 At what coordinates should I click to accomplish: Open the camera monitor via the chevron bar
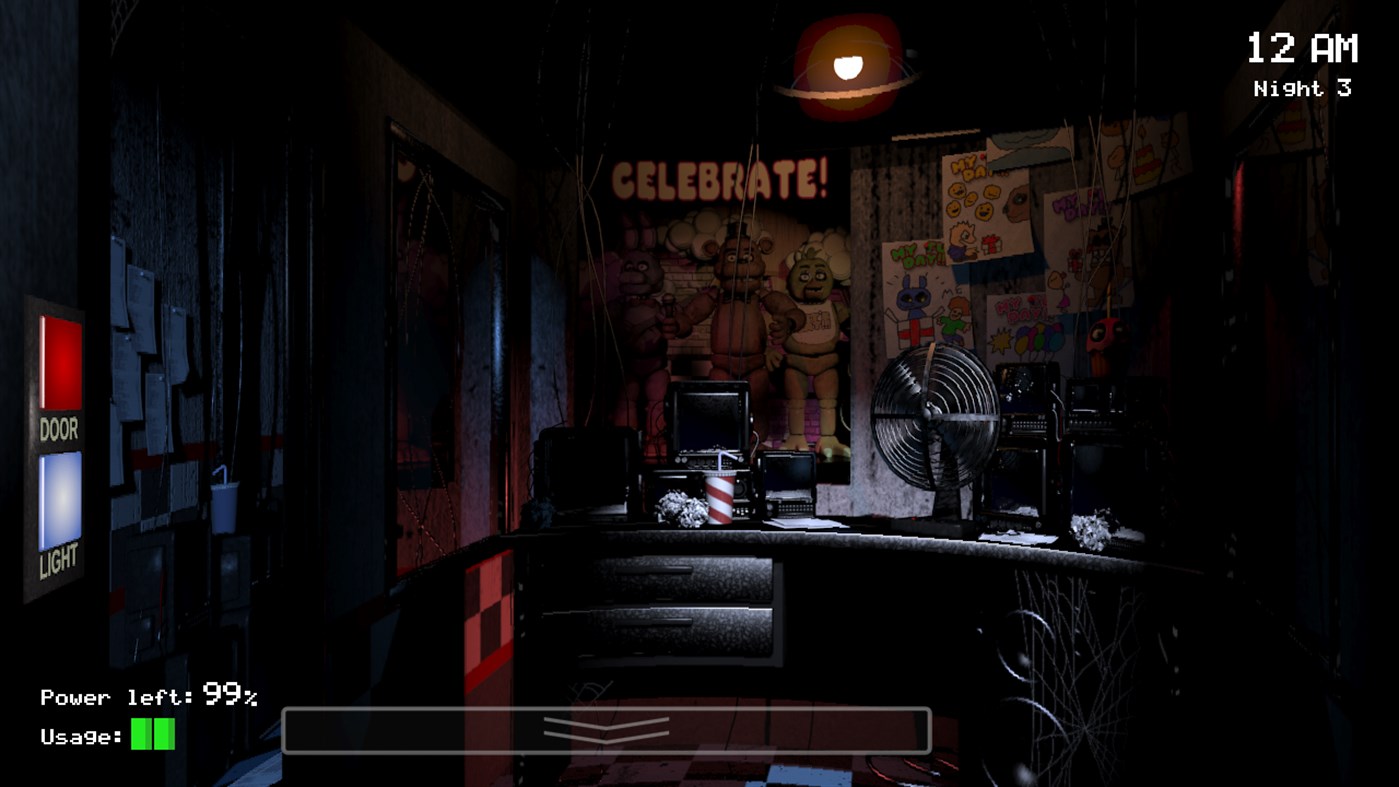pyautogui.click(x=607, y=730)
